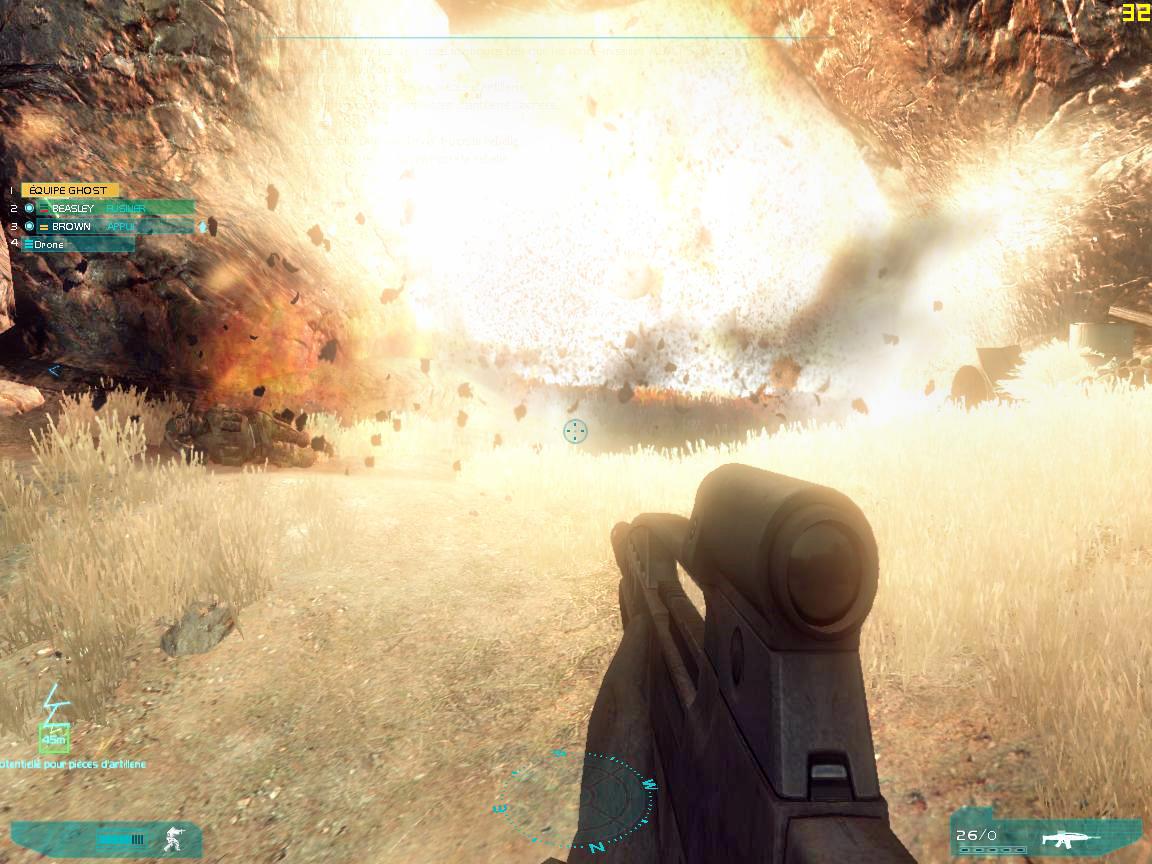This screenshot has height=864, width=1152.
Task: Click the assault rifle weapon icon
Action: point(1069,838)
